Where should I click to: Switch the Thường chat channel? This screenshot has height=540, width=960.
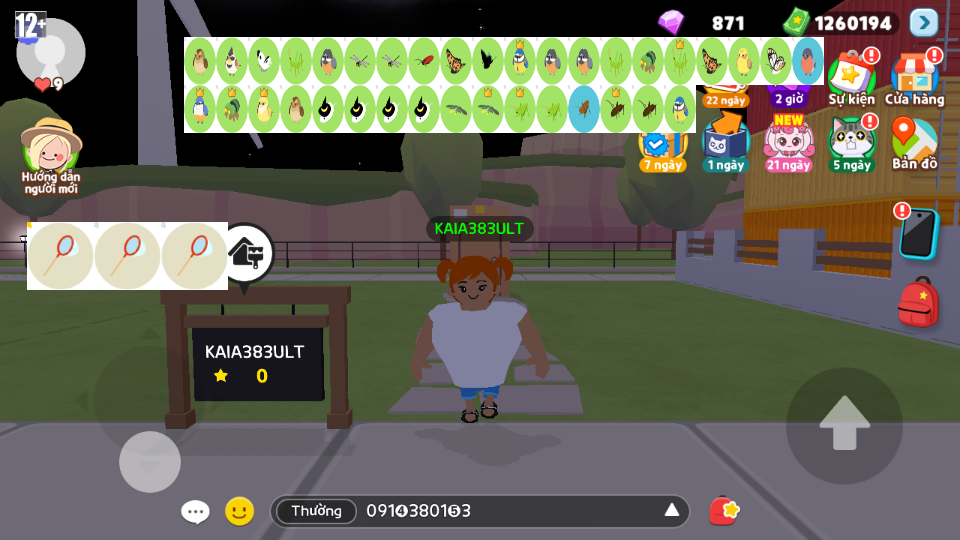tap(316, 511)
